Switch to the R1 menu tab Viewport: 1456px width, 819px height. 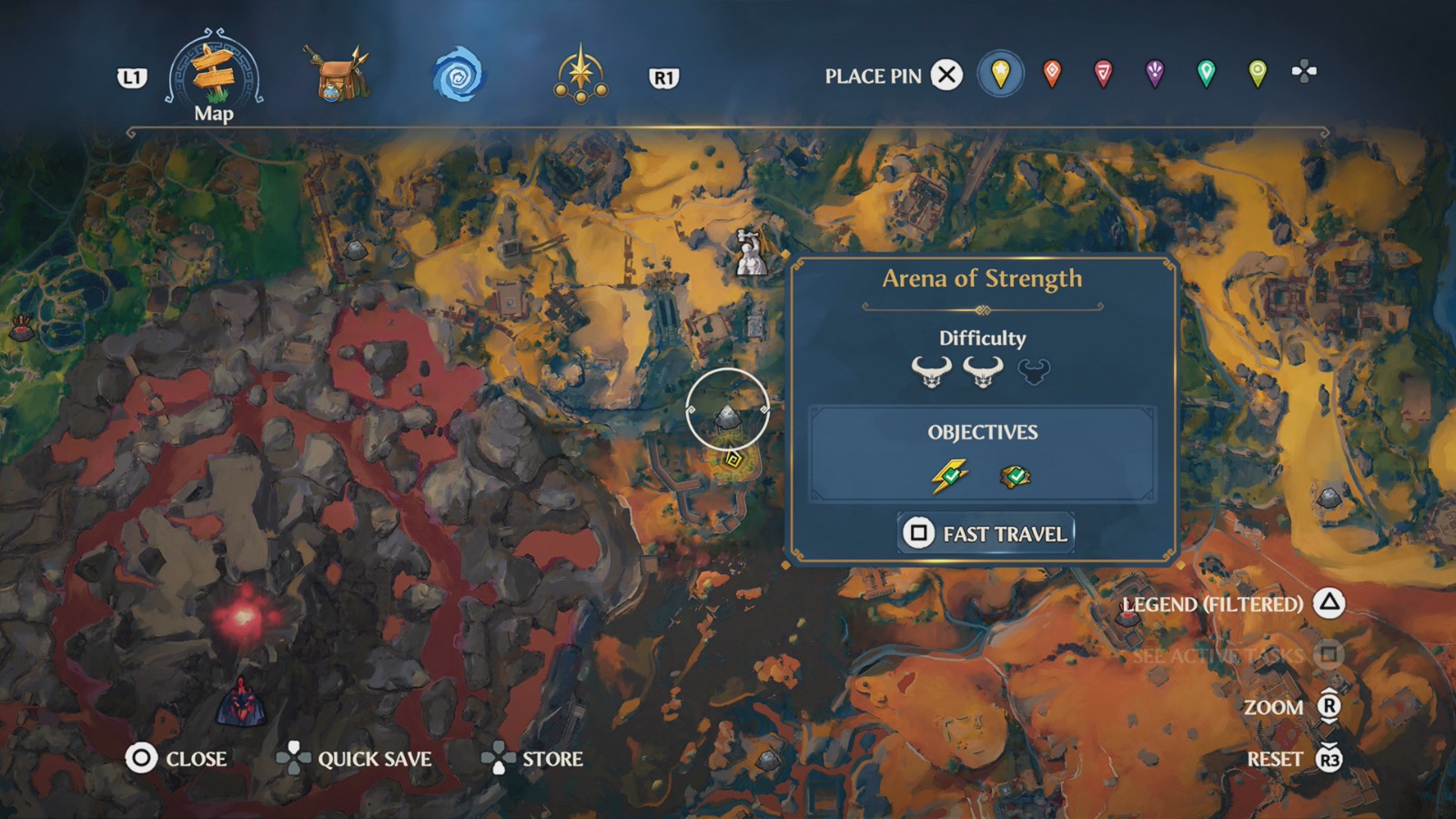(x=665, y=78)
